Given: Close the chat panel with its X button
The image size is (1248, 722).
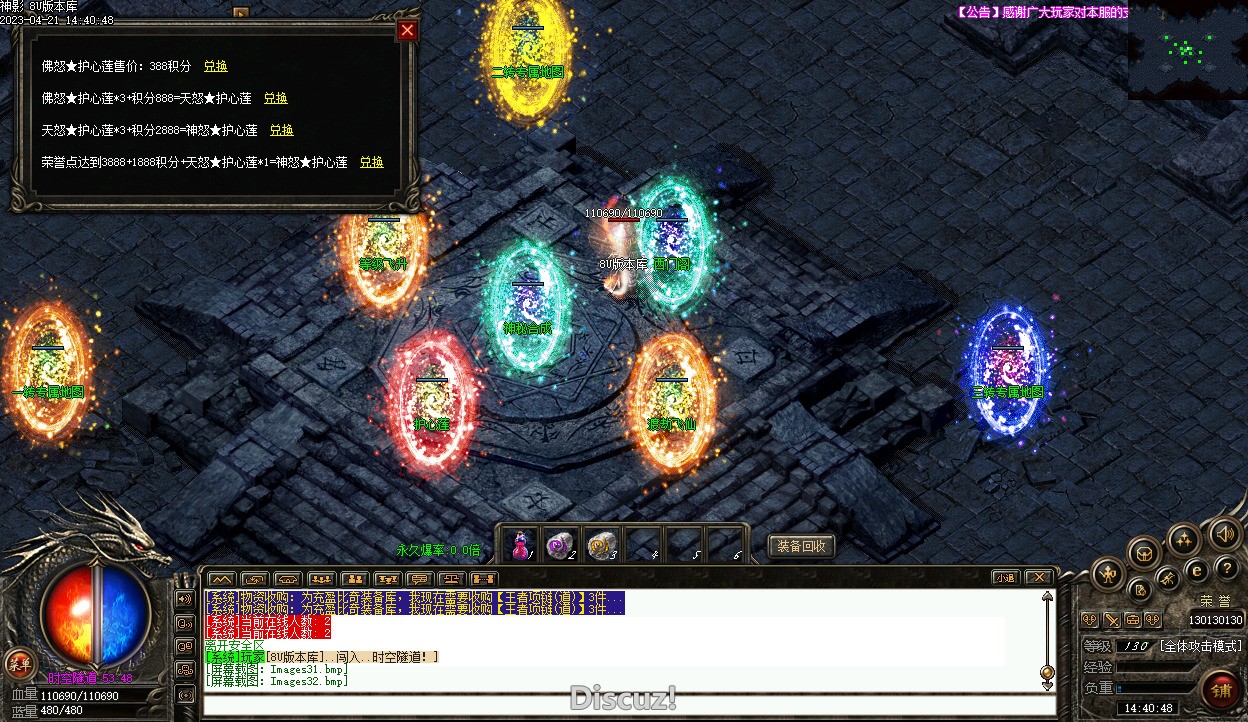Looking at the screenshot, I should click(x=1039, y=577).
